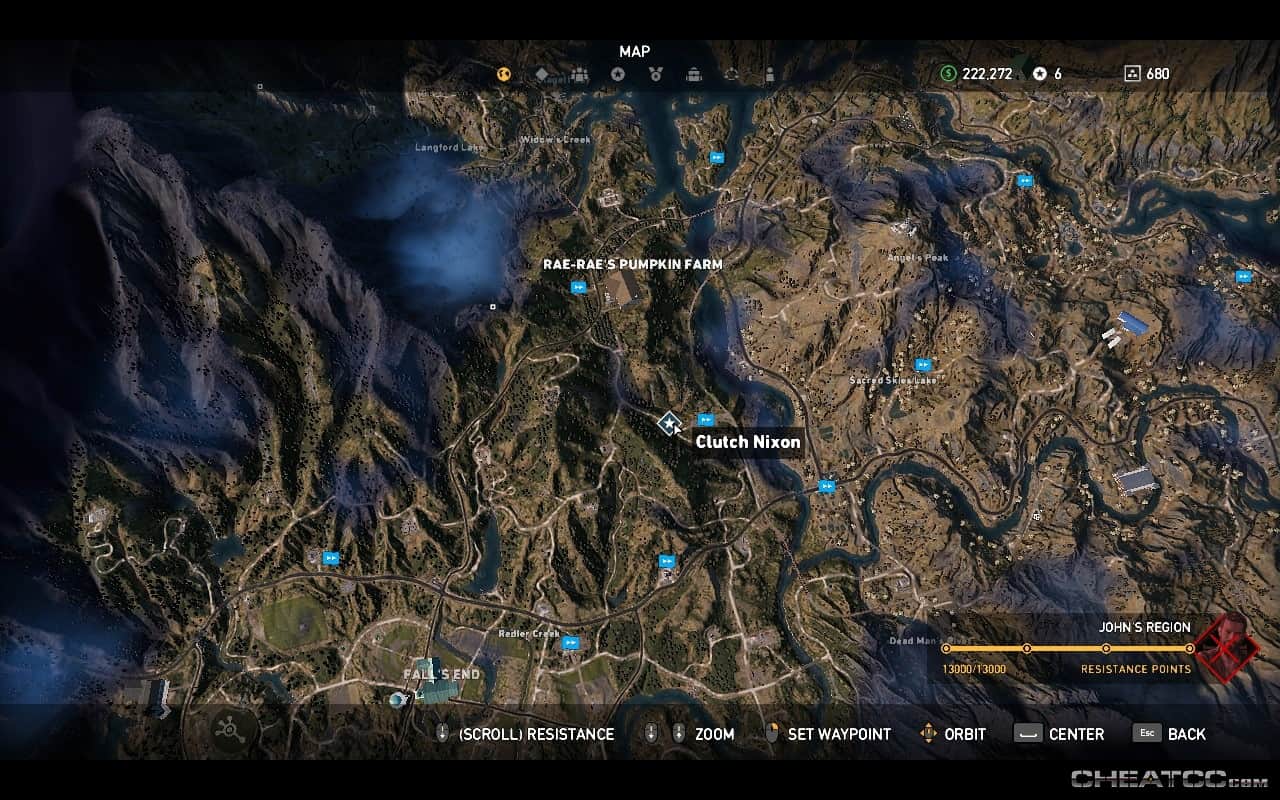The height and width of the screenshot is (800, 1280).
Task: Select the Clutch Nixon stunt marker
Action: (x=670, y=422)
